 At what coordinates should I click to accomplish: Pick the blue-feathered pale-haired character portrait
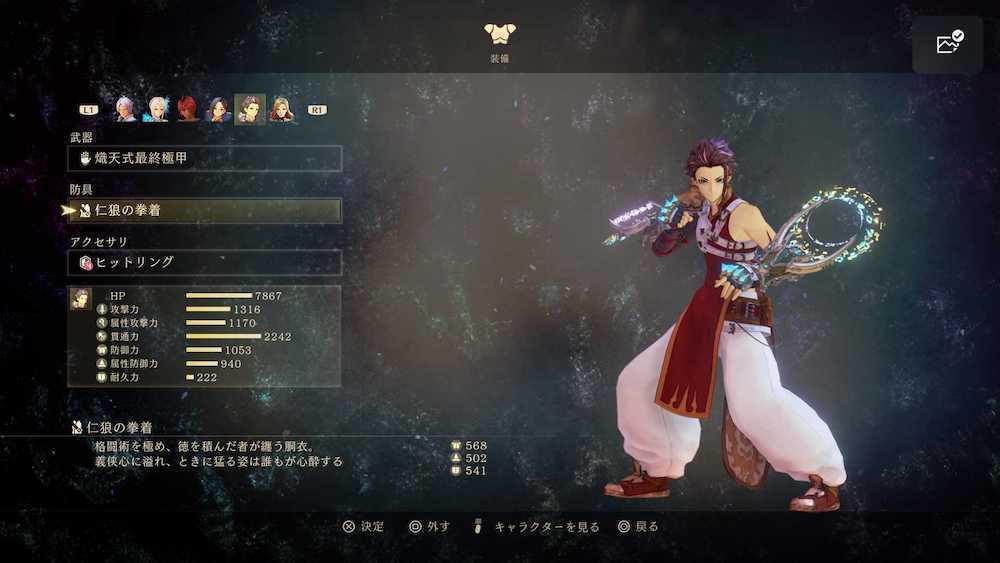[x=156, y=108]
